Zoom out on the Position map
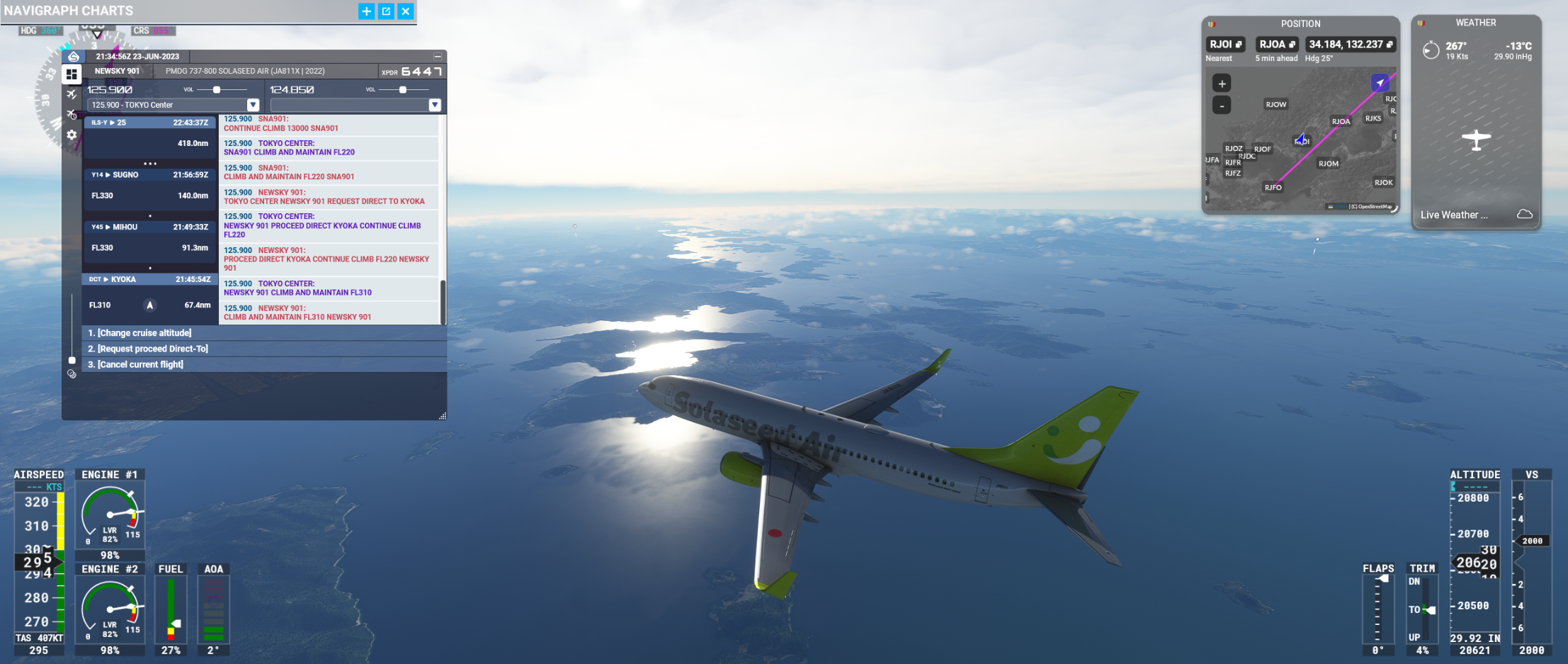1568x664 pixels. (x=1222, y=106)
